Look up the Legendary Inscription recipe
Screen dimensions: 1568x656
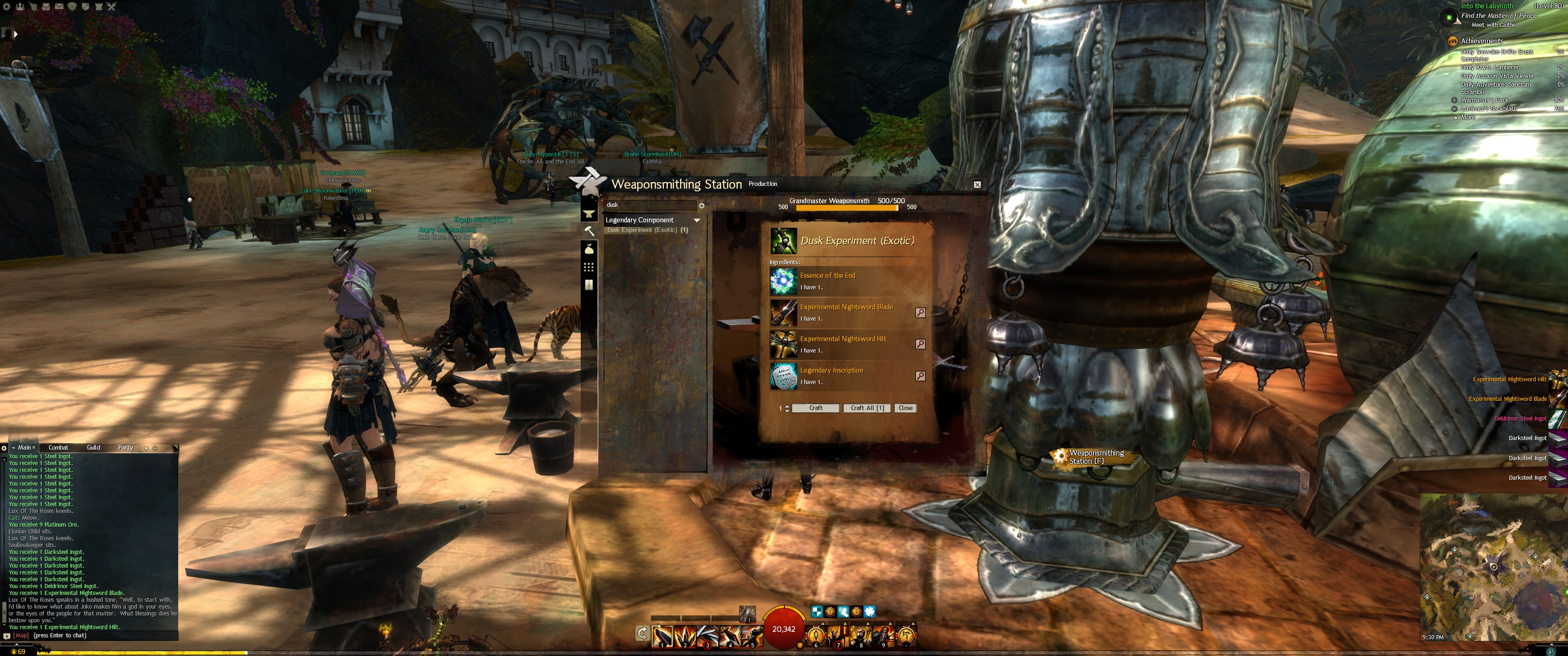coord(920,375)
